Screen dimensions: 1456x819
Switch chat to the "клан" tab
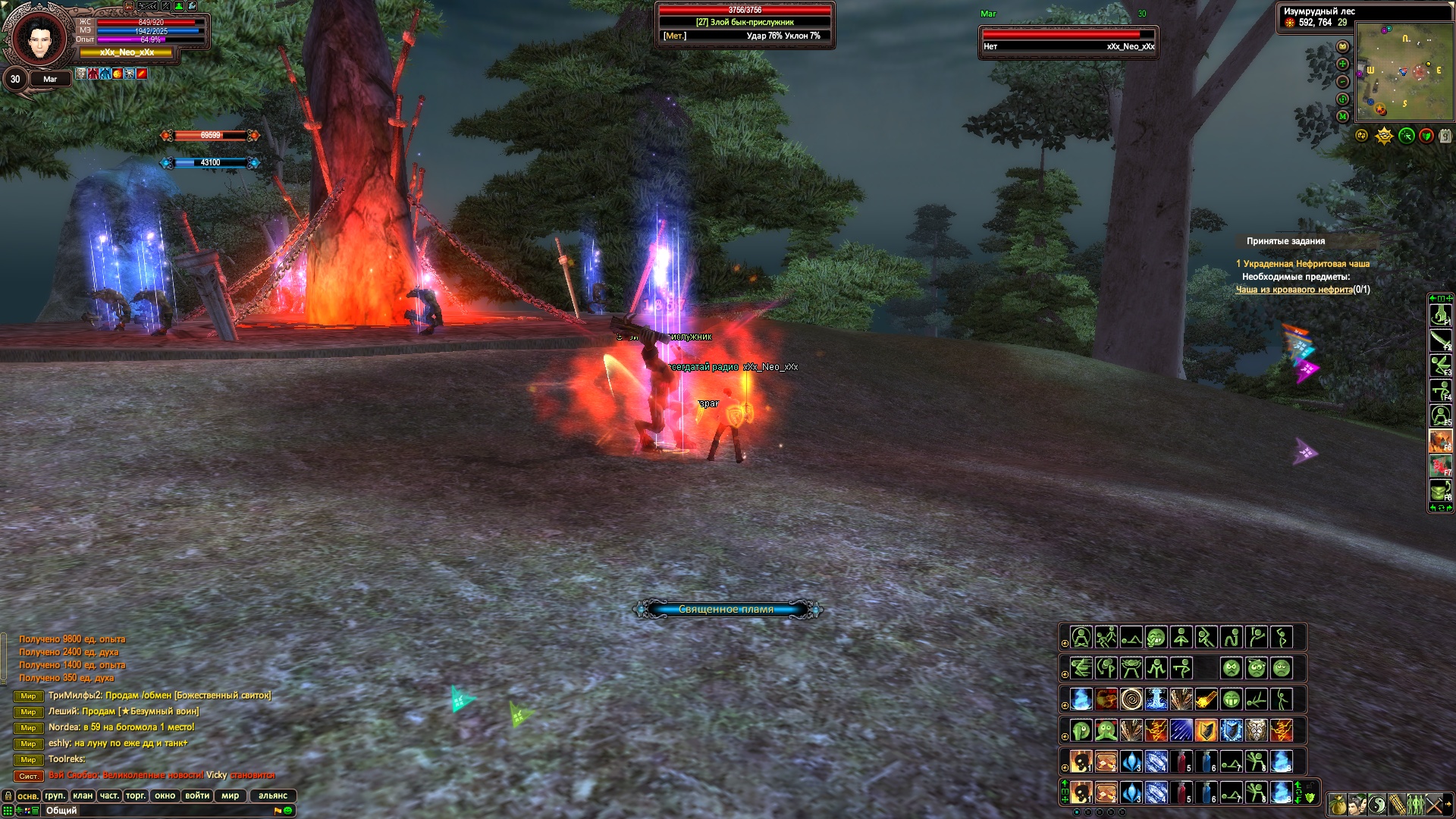click(83, 795)
